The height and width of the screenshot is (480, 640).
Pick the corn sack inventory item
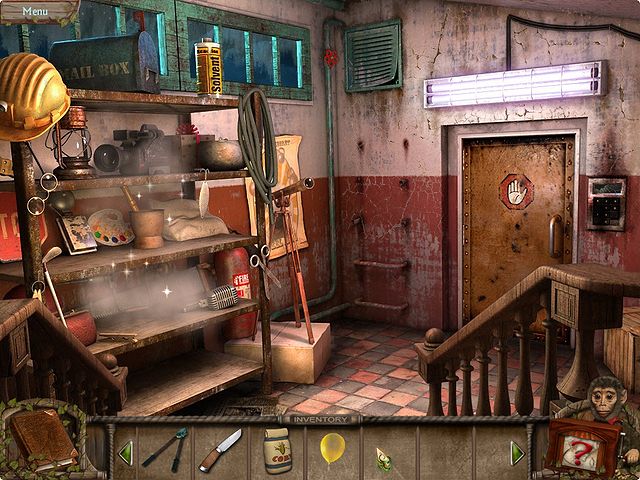[x=277, y=449]
